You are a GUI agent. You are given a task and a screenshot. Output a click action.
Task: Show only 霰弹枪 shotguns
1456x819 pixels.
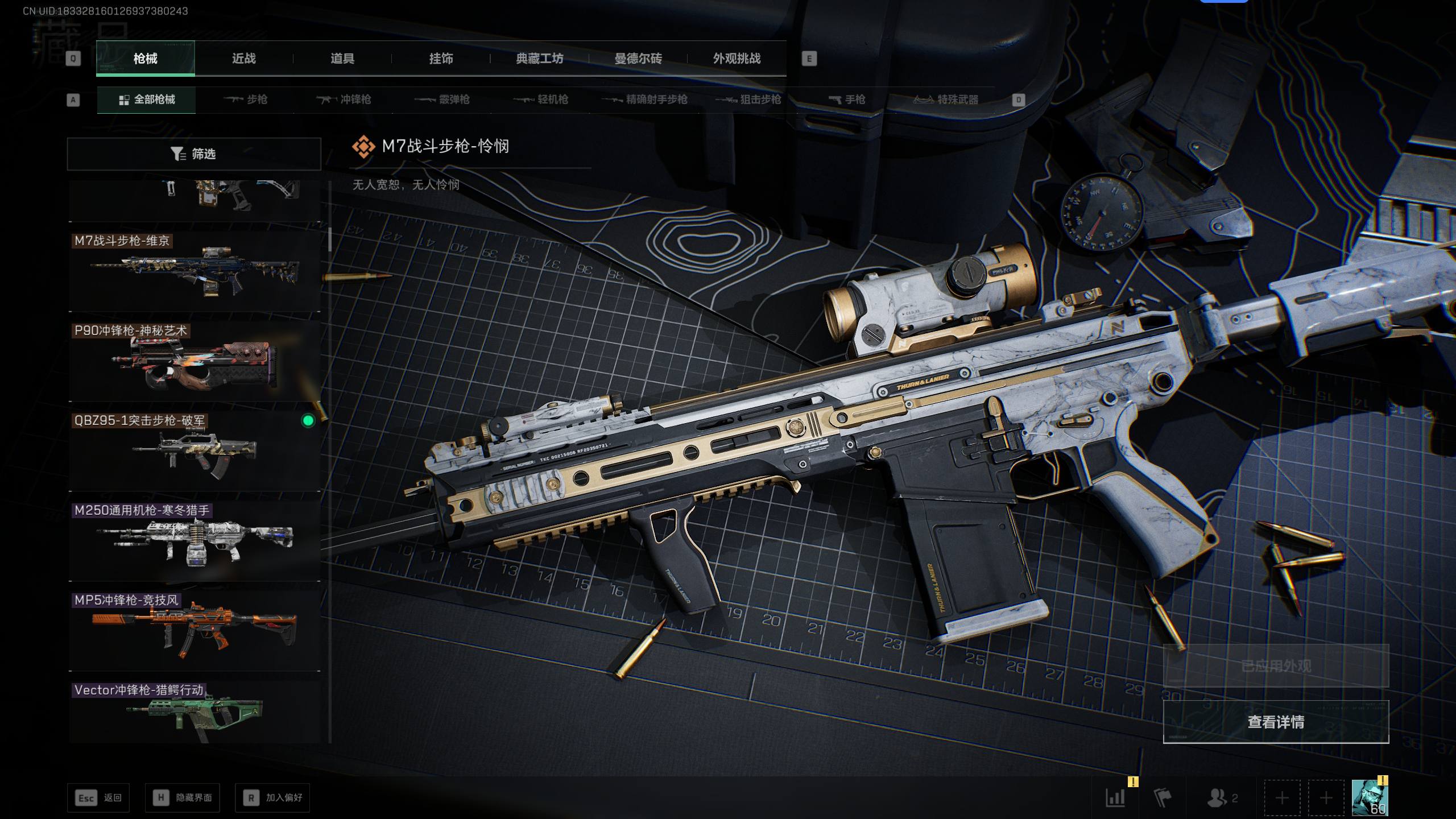(442, 100)
